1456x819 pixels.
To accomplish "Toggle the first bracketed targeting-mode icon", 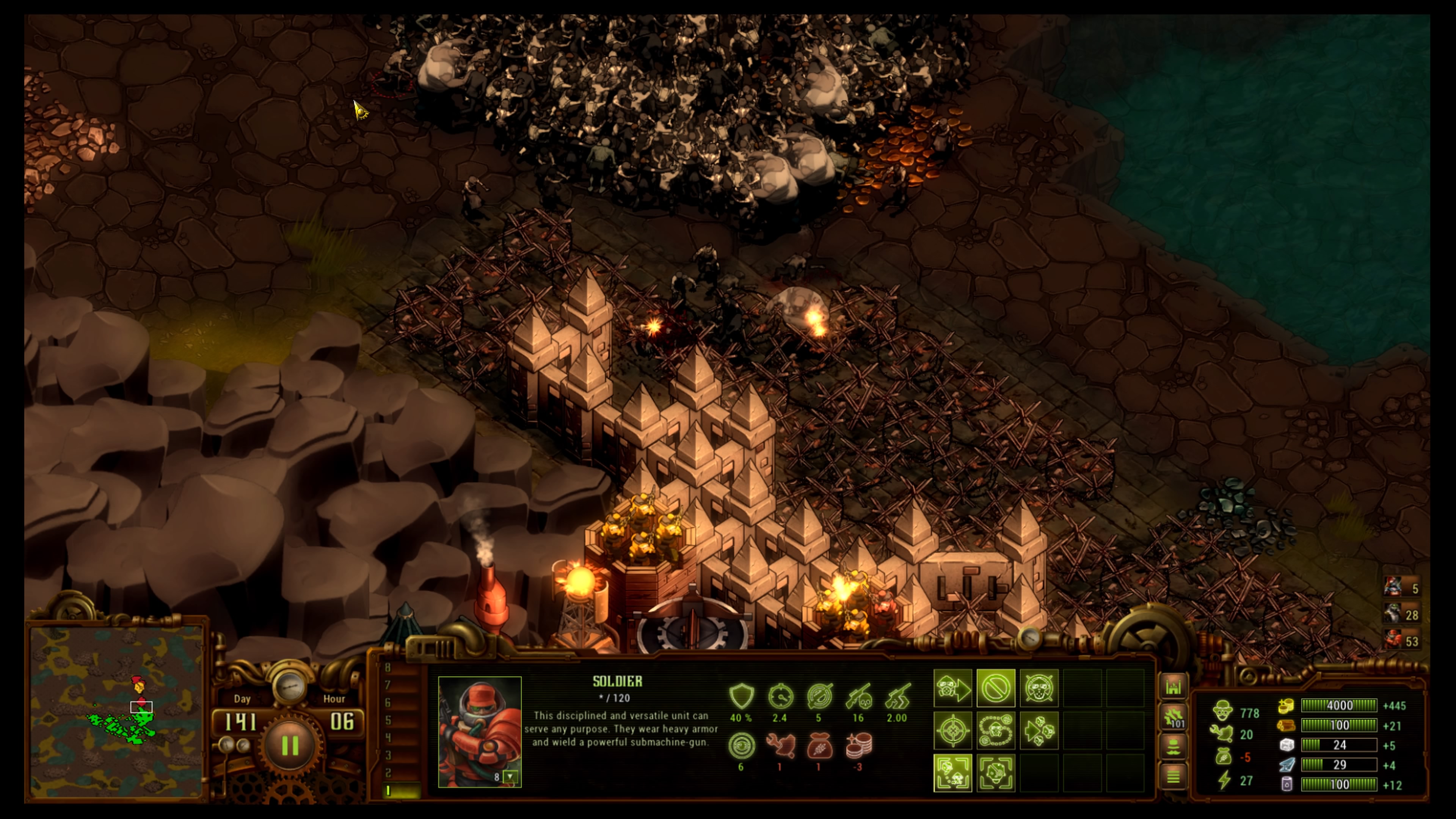I will (952, 773).
